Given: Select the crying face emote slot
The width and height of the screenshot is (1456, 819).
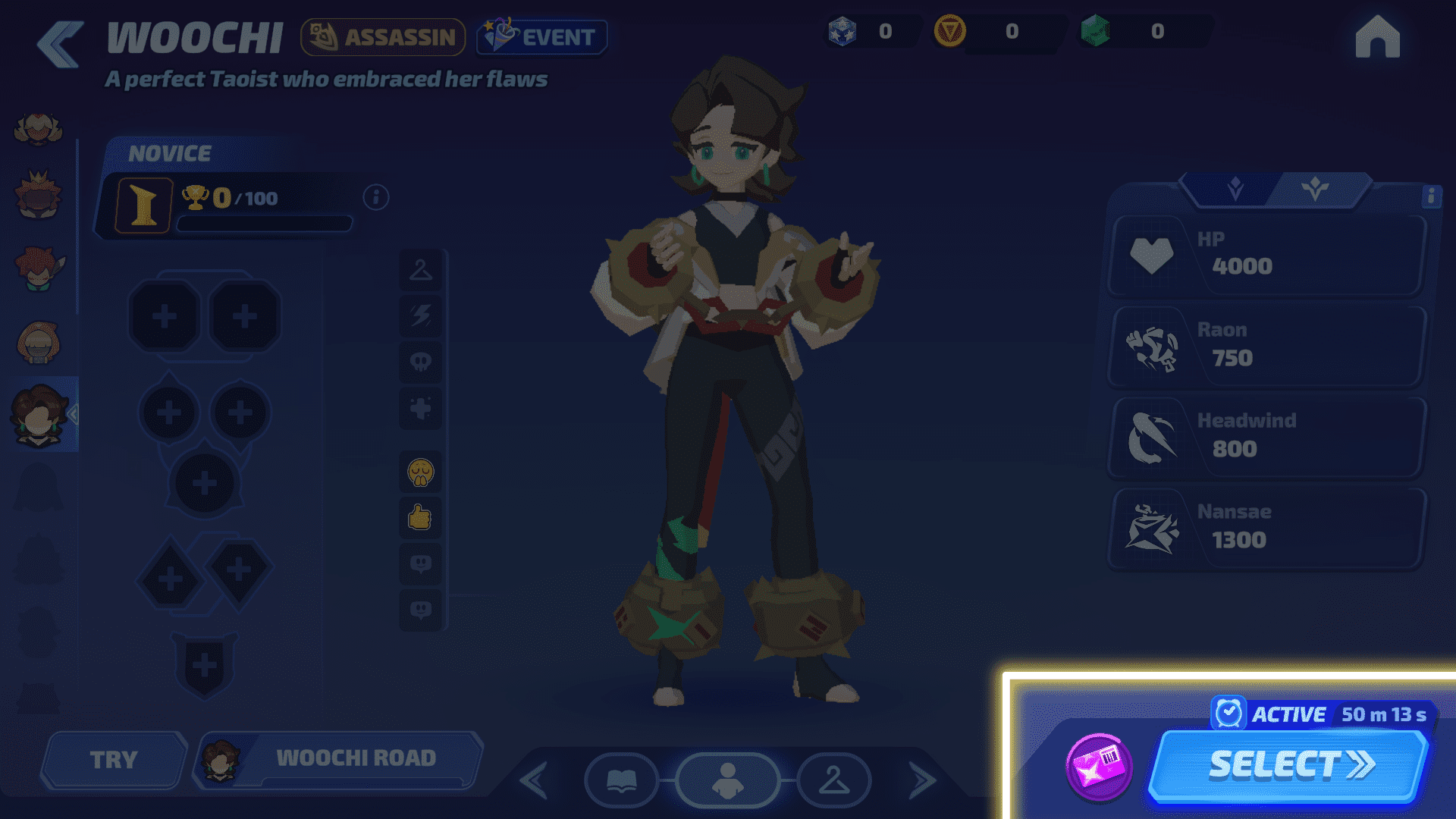Looking at the screenshot, I should pos(420,472).
